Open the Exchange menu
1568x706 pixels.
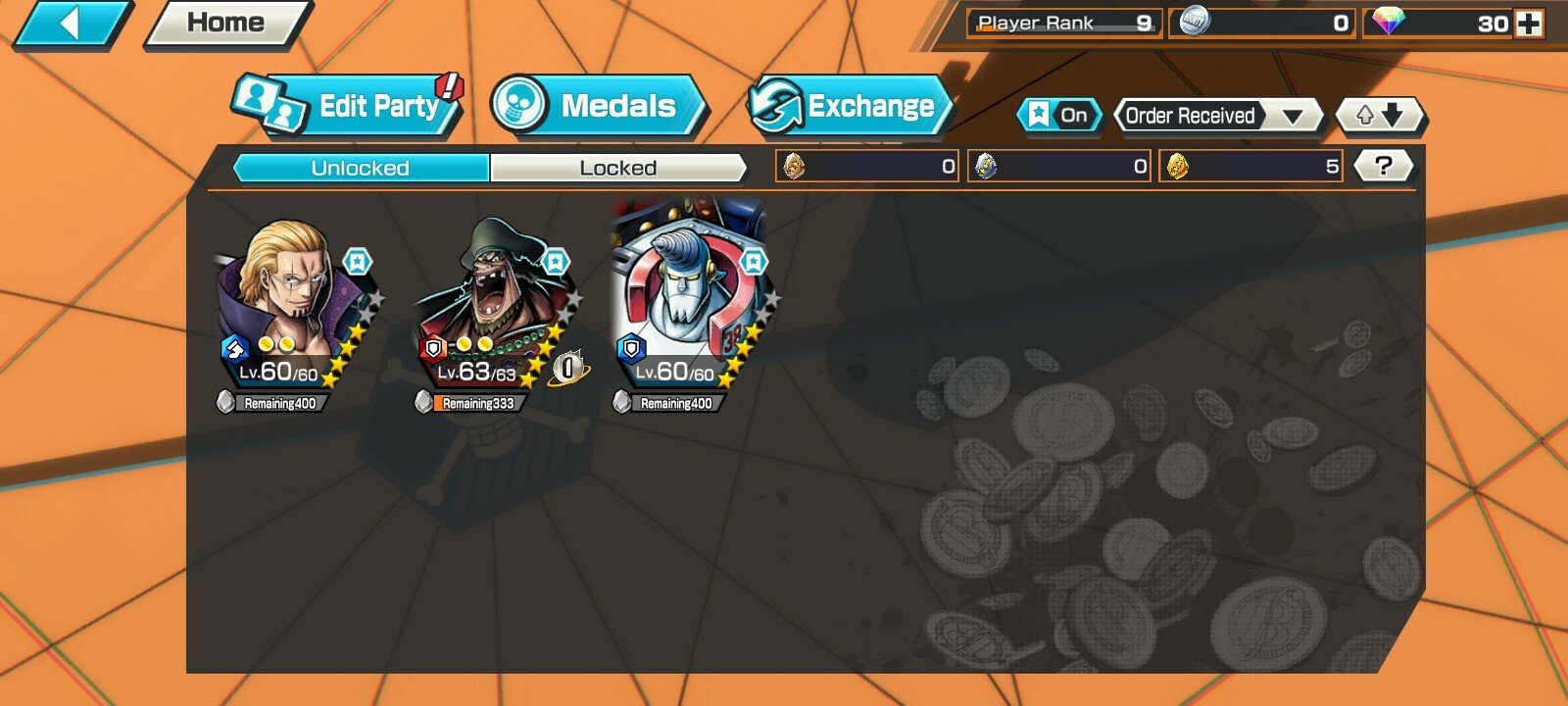[x=851, y=106]
